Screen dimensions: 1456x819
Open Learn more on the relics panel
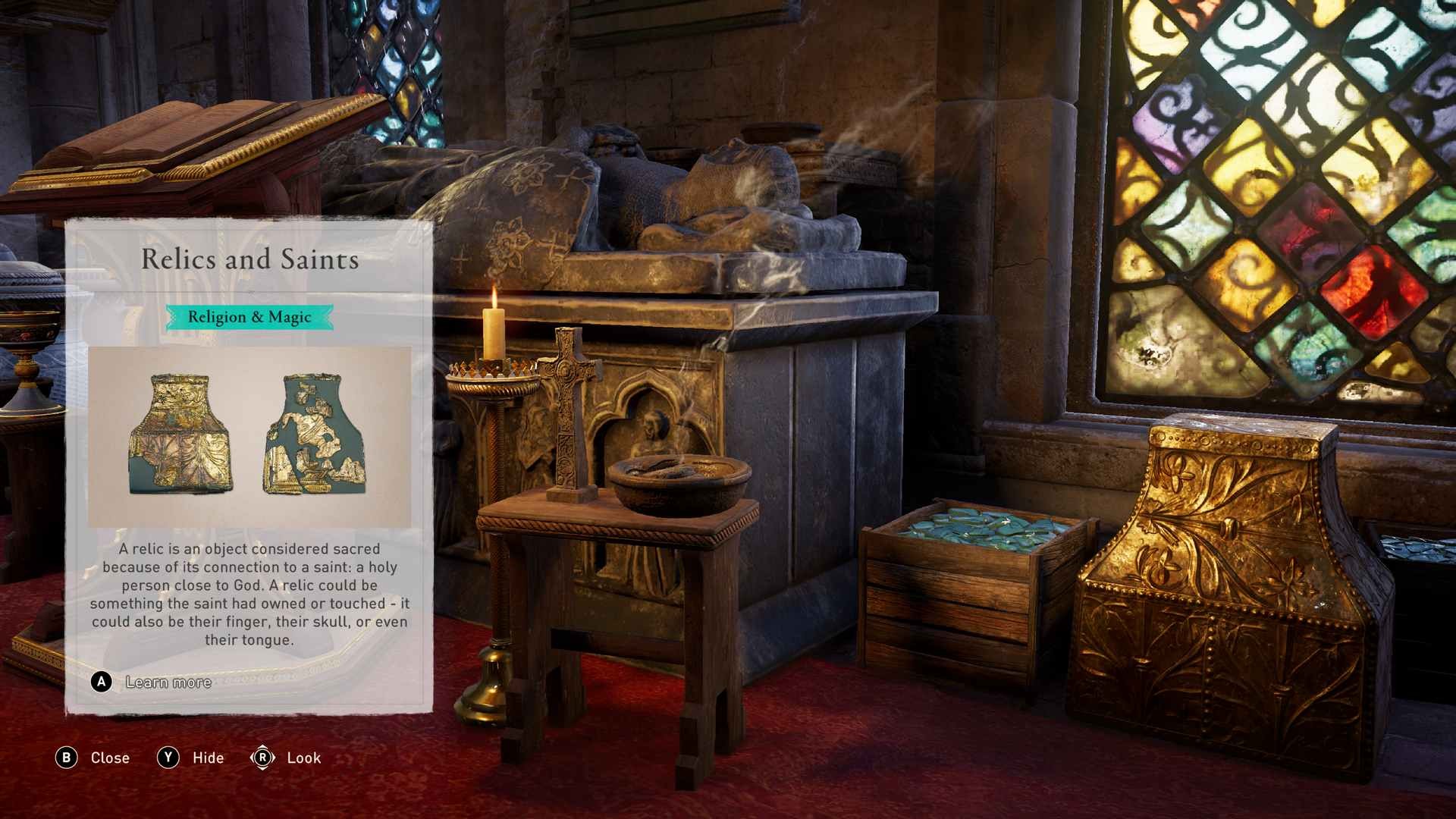168,682
